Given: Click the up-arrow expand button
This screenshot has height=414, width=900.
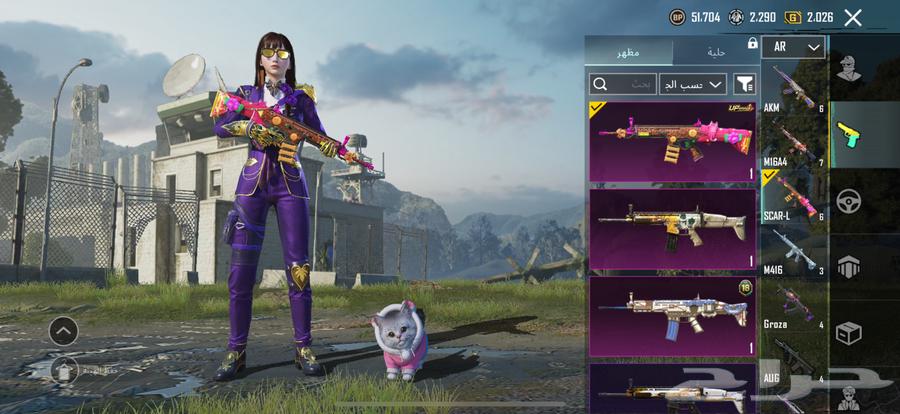Looking at the screenshot, I should pos(63,330).
